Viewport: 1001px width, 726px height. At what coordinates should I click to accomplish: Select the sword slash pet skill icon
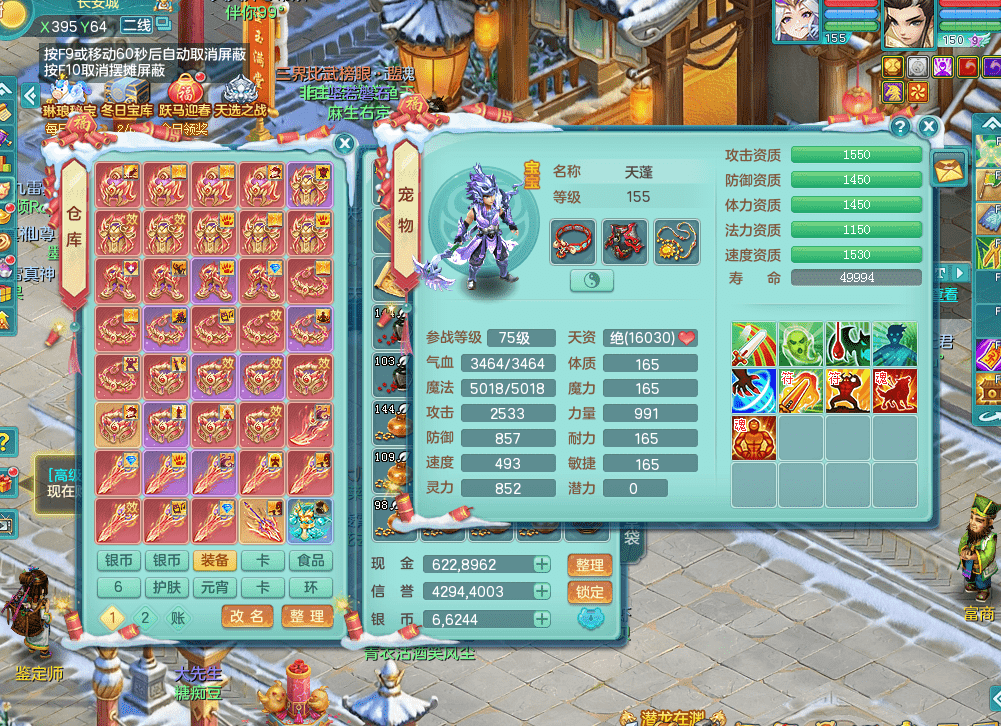754,344
